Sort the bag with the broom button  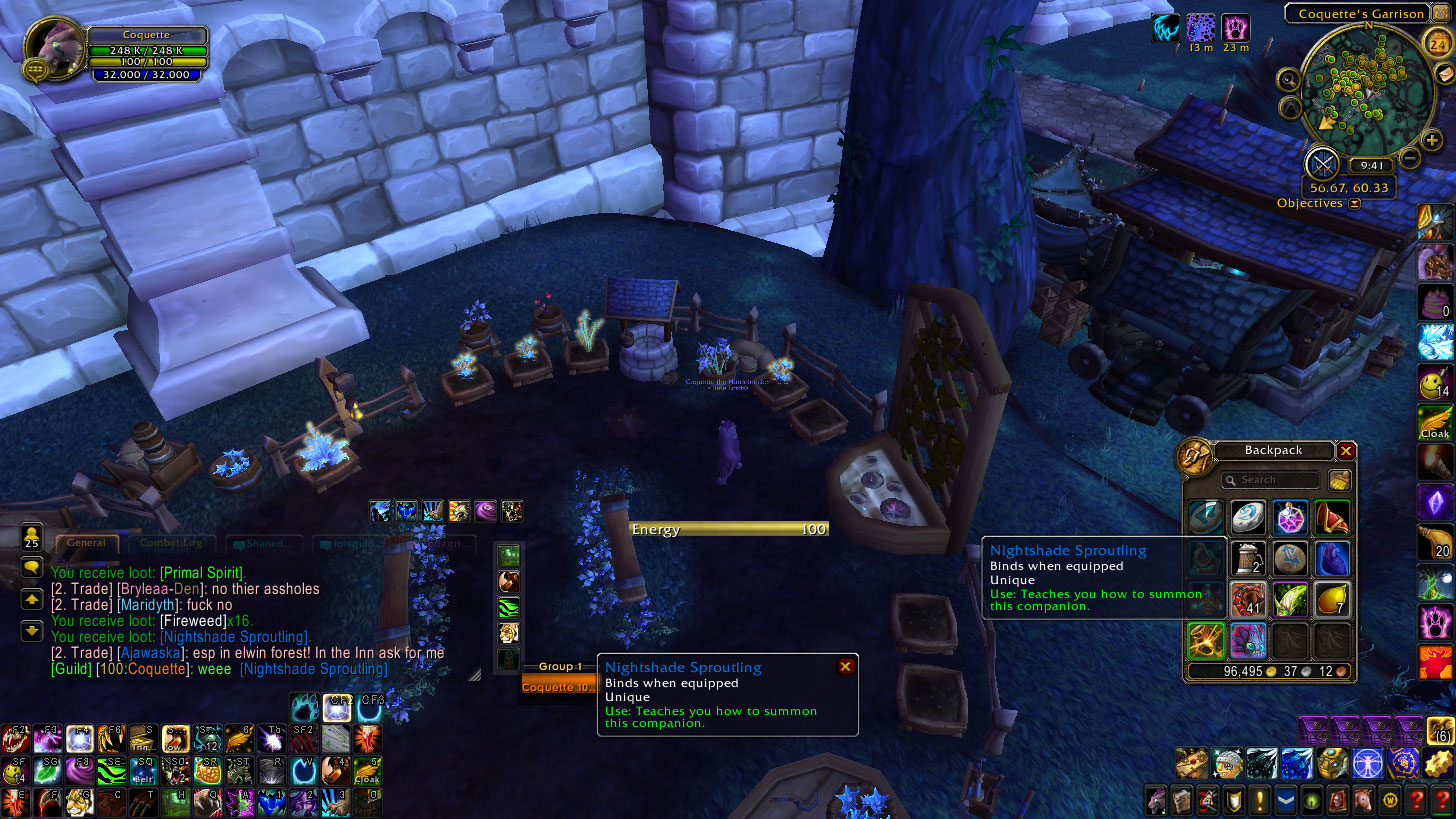(1340, 480)
